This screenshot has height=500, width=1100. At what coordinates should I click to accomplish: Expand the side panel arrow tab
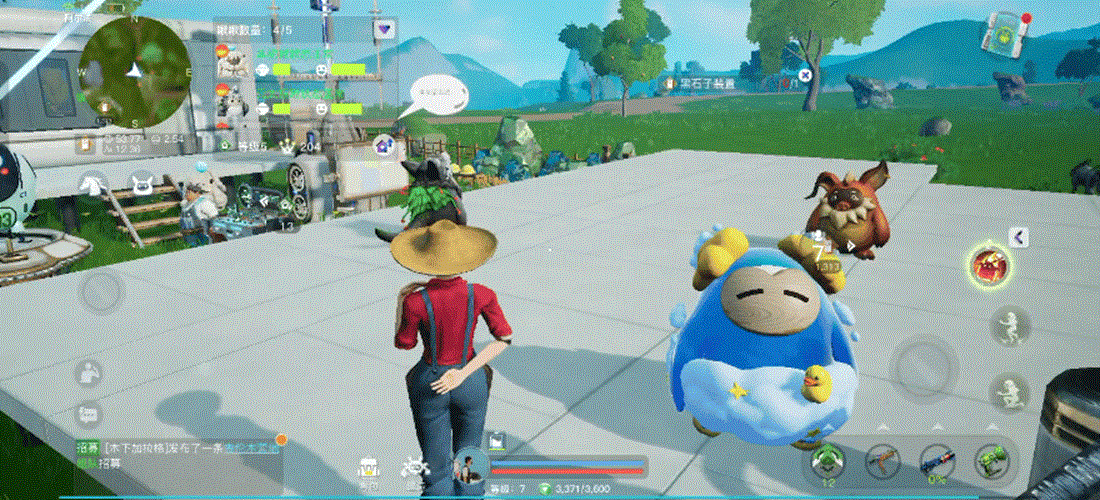click(x=1019, y=237)
